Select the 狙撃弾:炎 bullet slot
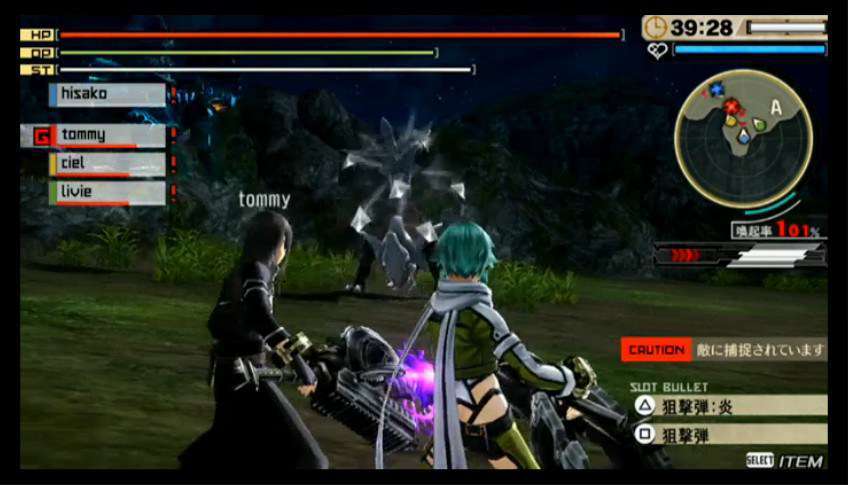848x485 pixels. pos(728,405)
